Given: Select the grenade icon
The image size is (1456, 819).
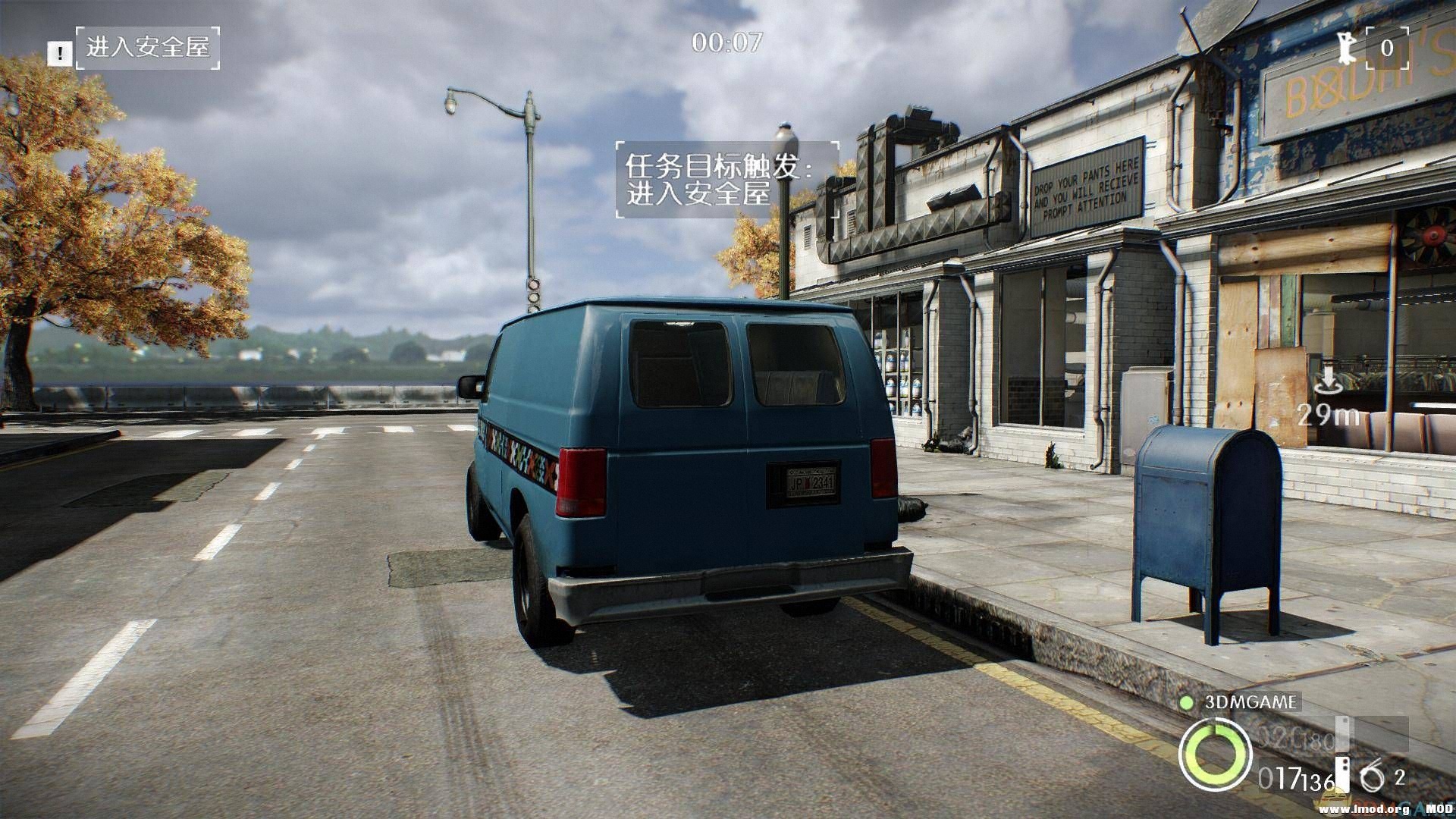Looking at the screenshot, I should pos(1372,777).
